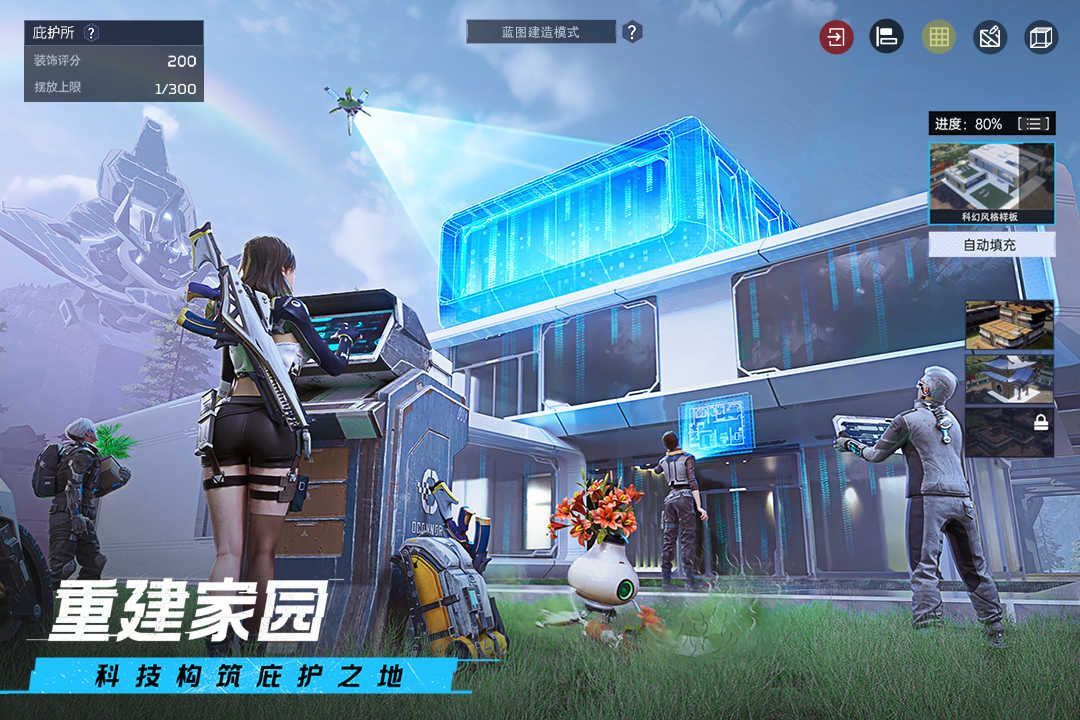Open the align objects tool
This screenshot has height=720, width=1080.
point(886,38)
